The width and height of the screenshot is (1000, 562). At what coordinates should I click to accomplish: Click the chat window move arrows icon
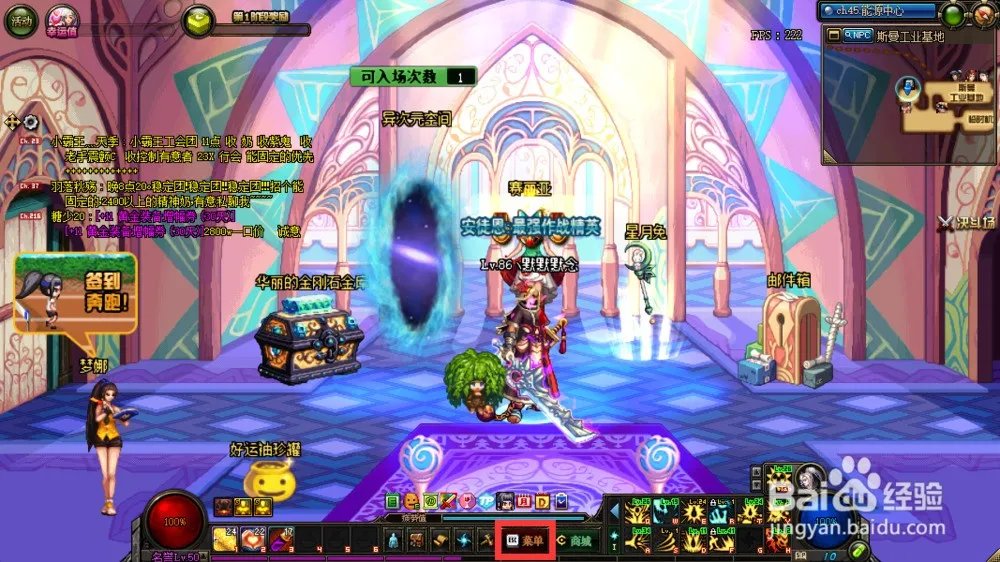[13, 122]
